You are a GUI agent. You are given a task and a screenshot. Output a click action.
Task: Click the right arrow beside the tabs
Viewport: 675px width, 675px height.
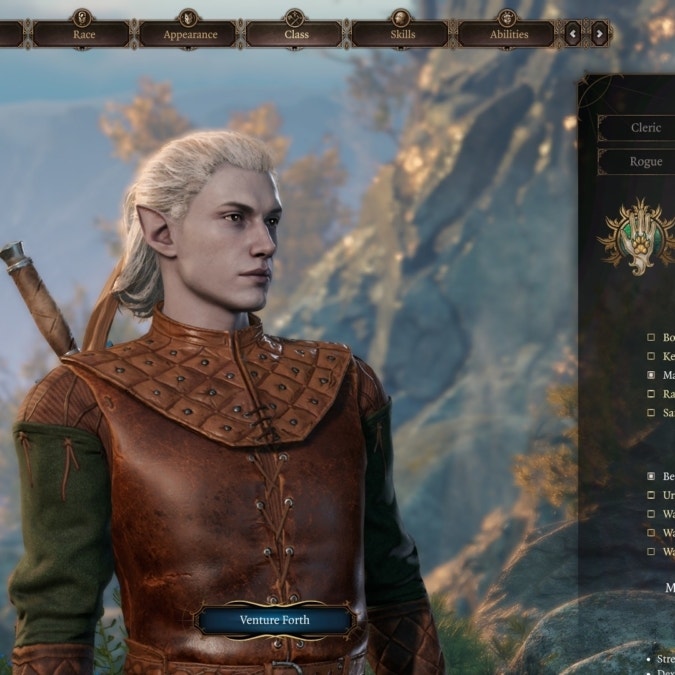point(599,34)
